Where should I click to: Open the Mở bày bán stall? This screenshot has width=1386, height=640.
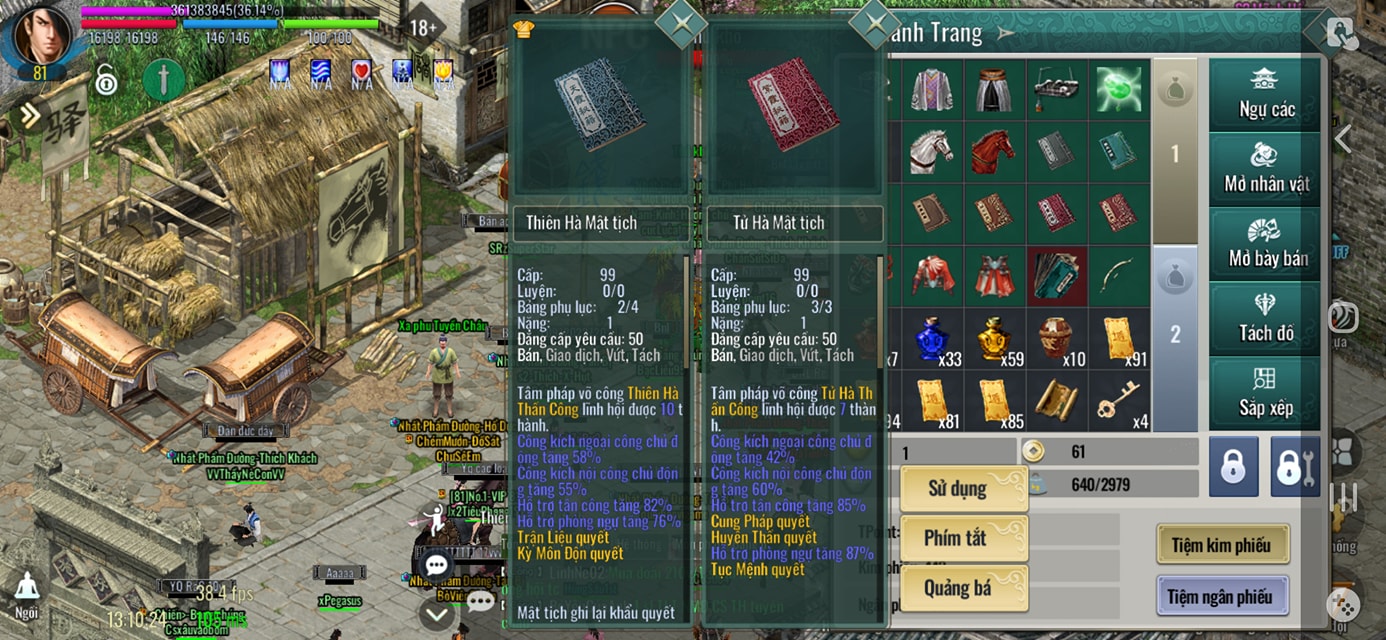coord(1266,244)
